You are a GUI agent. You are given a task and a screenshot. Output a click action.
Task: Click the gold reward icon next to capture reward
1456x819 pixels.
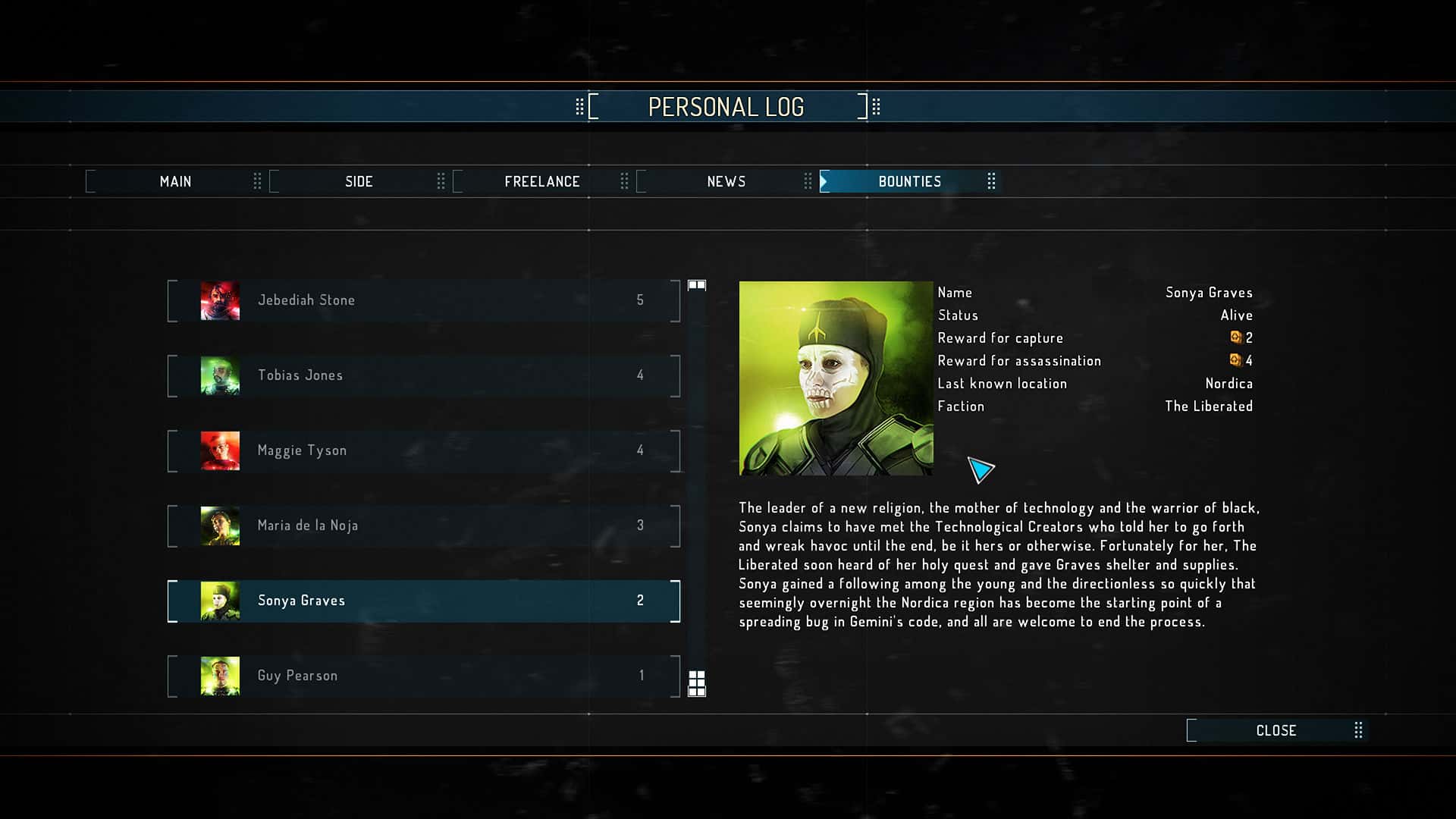click(x=1236, y=337)
